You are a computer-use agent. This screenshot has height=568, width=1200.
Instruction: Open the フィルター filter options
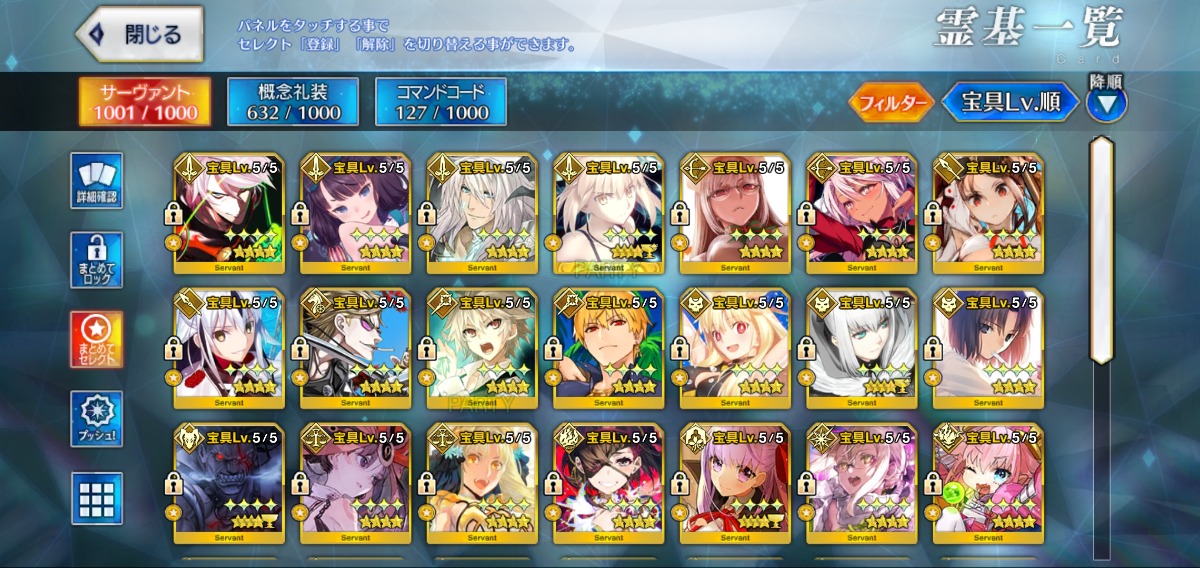892,102
